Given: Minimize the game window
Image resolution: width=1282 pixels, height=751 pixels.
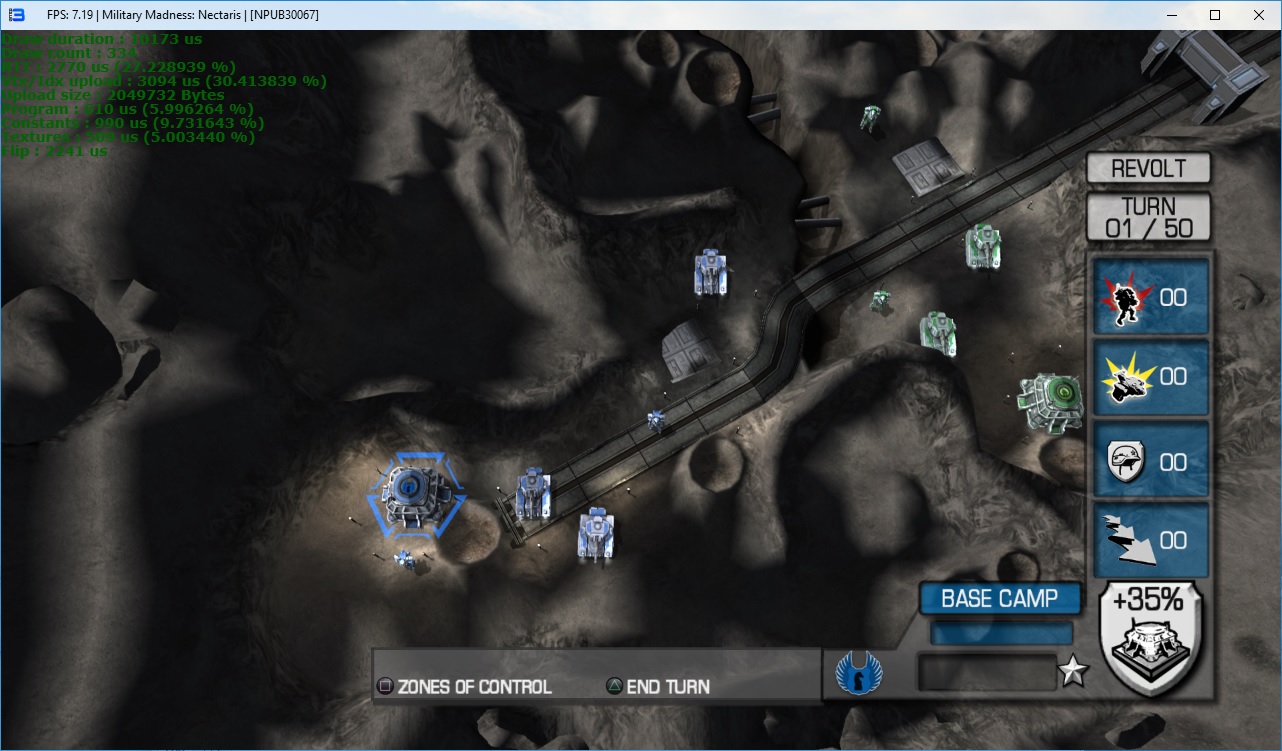Looking at the screenshot, I should 1169,15.
